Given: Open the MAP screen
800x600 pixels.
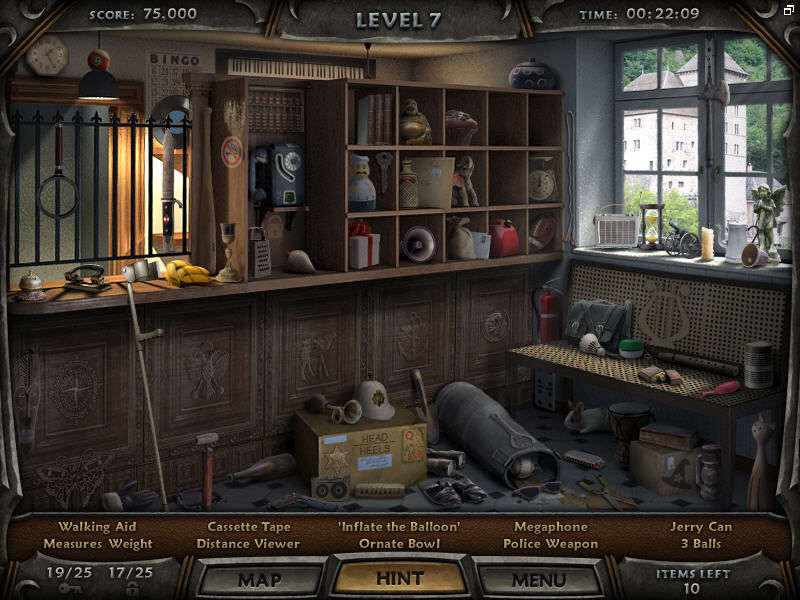Looking at the screenshot, I should pyautogui.click(x=259, y=579).
